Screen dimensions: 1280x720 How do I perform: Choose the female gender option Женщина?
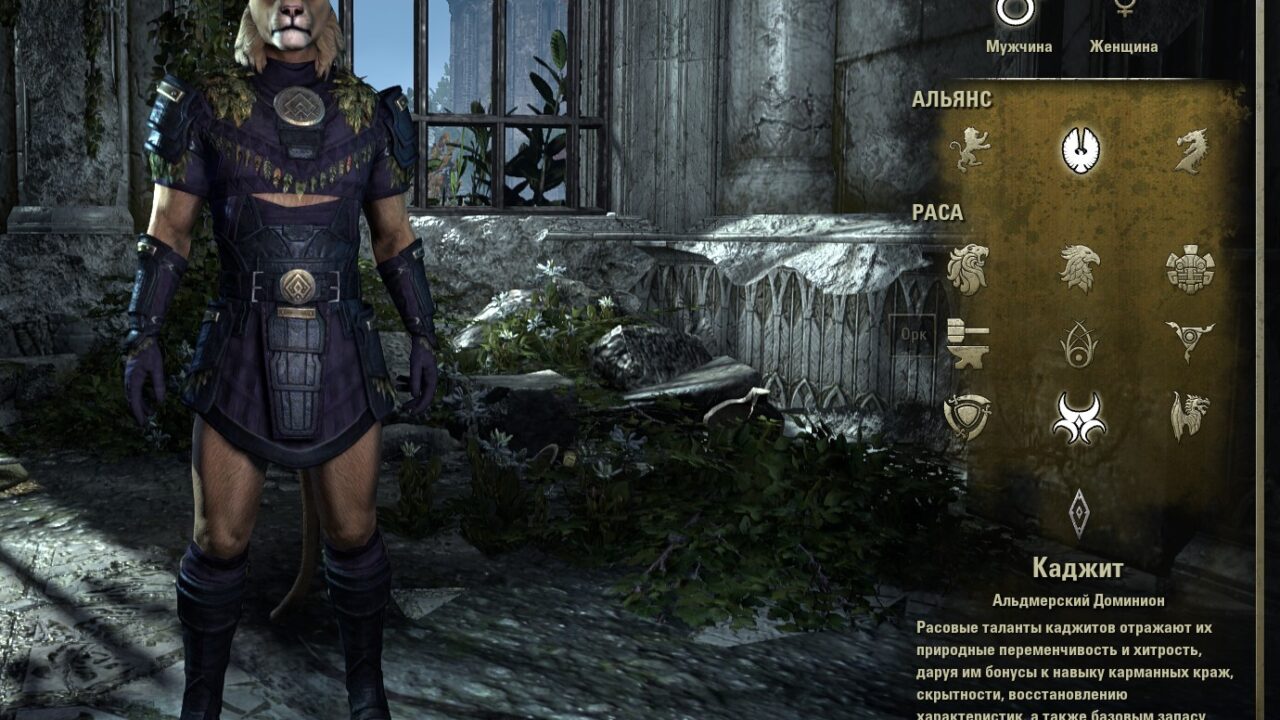[1124, 12]
